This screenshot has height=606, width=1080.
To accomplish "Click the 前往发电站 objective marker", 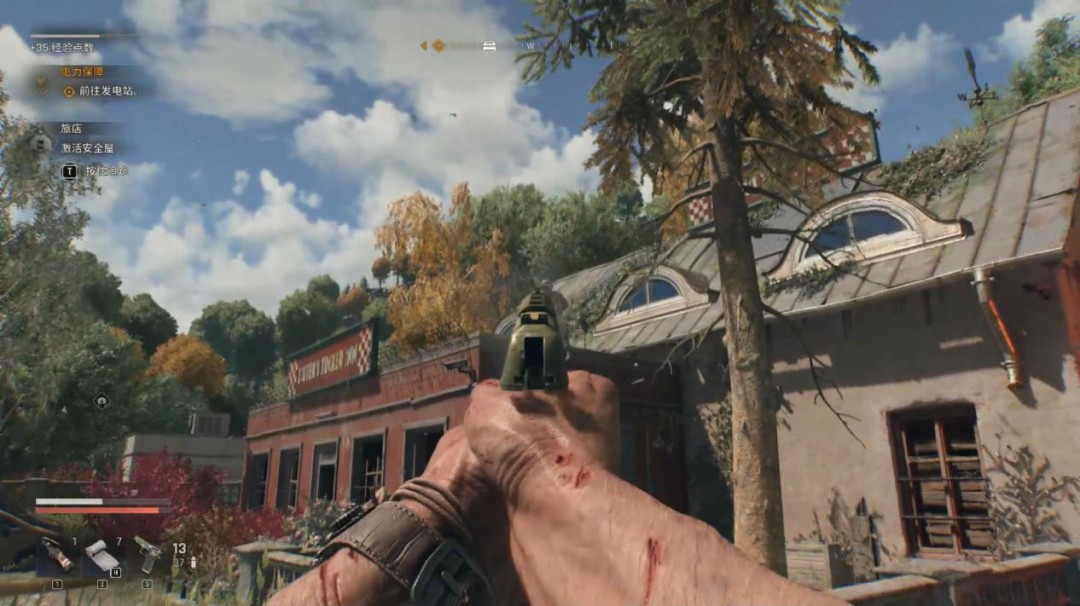I will (x=70, y=91).
